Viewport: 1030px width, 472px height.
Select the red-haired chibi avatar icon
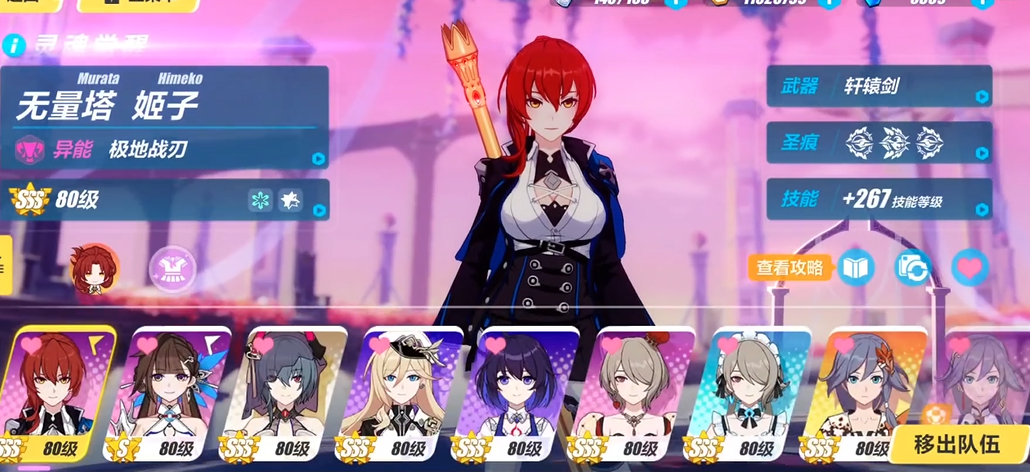(x=94, y=269)
